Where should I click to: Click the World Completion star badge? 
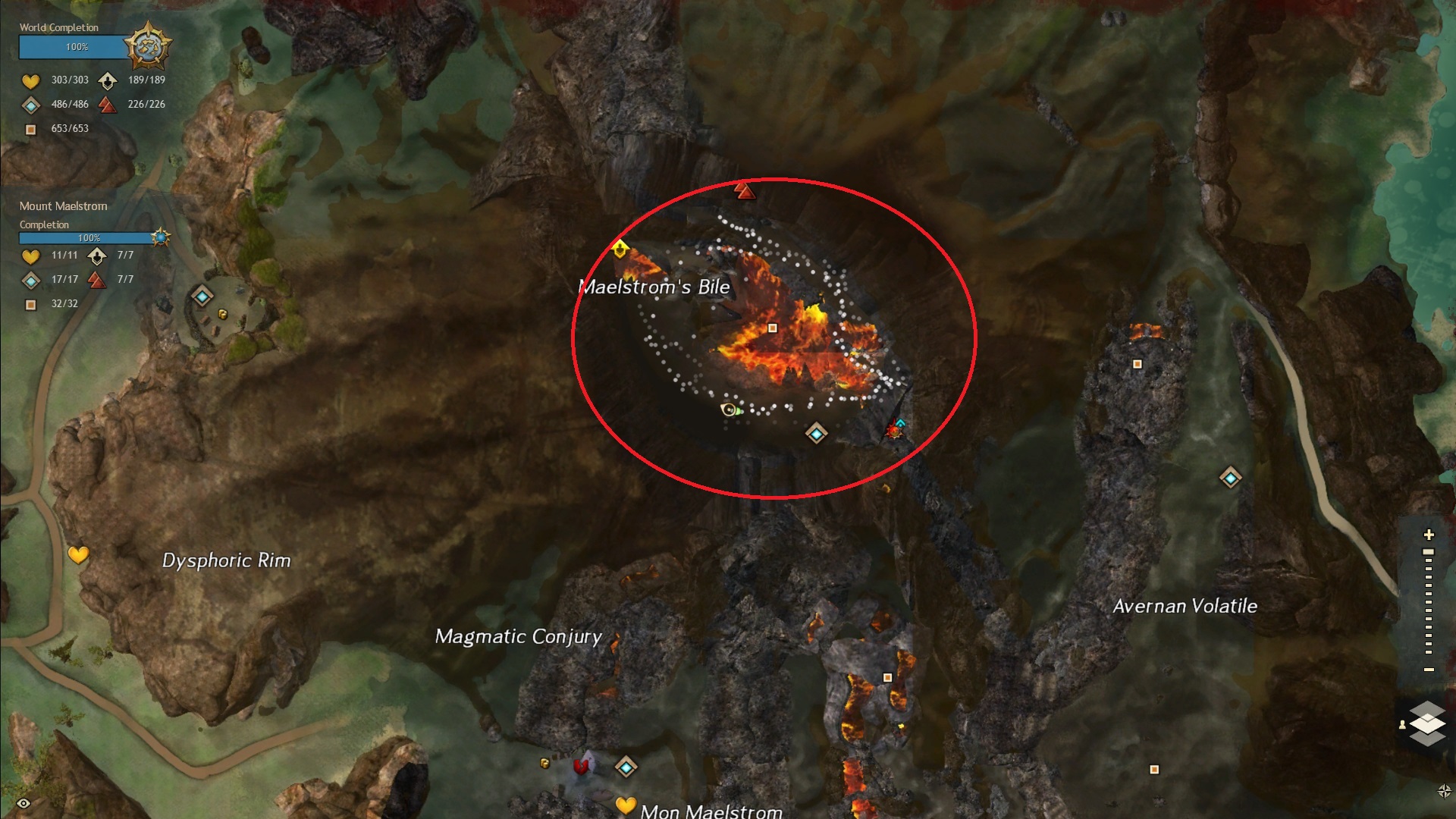point(148,46)
